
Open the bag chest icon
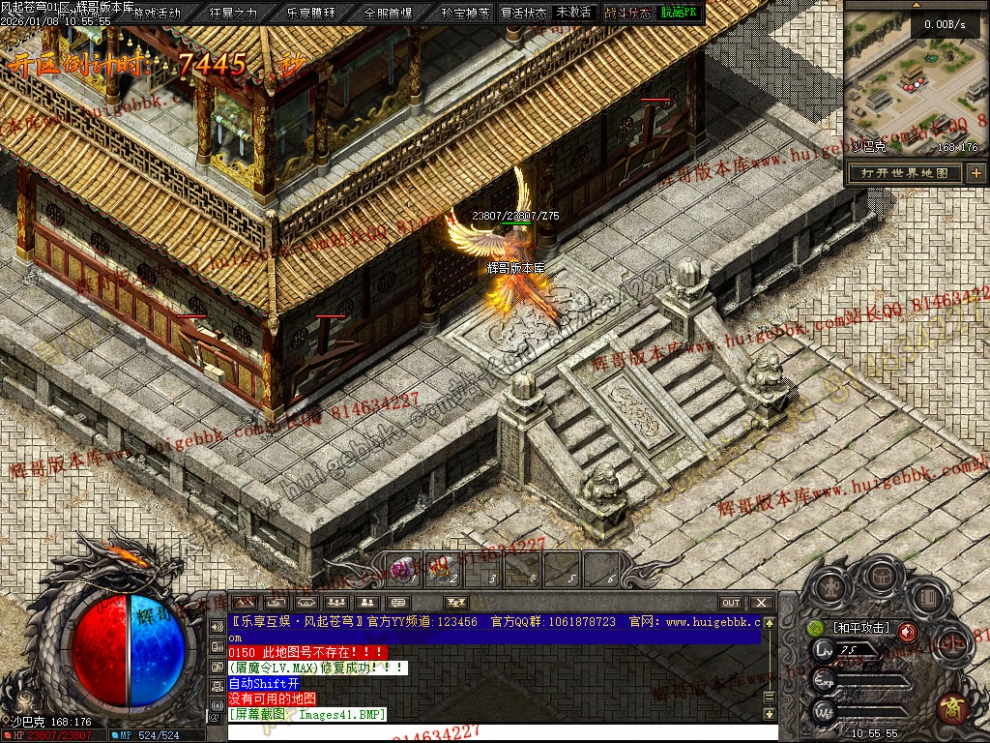881,578
